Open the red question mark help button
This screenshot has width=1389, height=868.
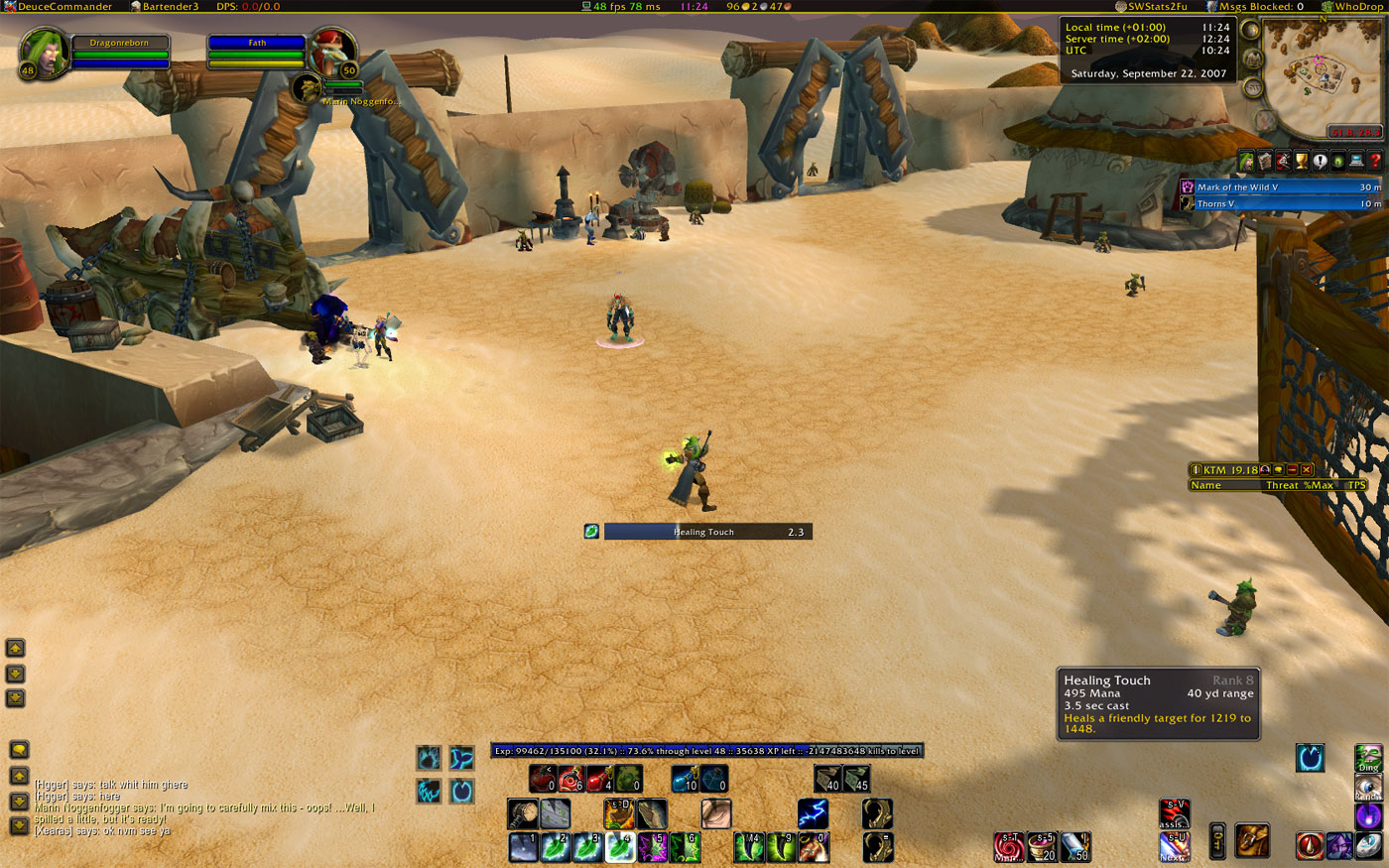pyautogui.click(x=1374, y=161)
